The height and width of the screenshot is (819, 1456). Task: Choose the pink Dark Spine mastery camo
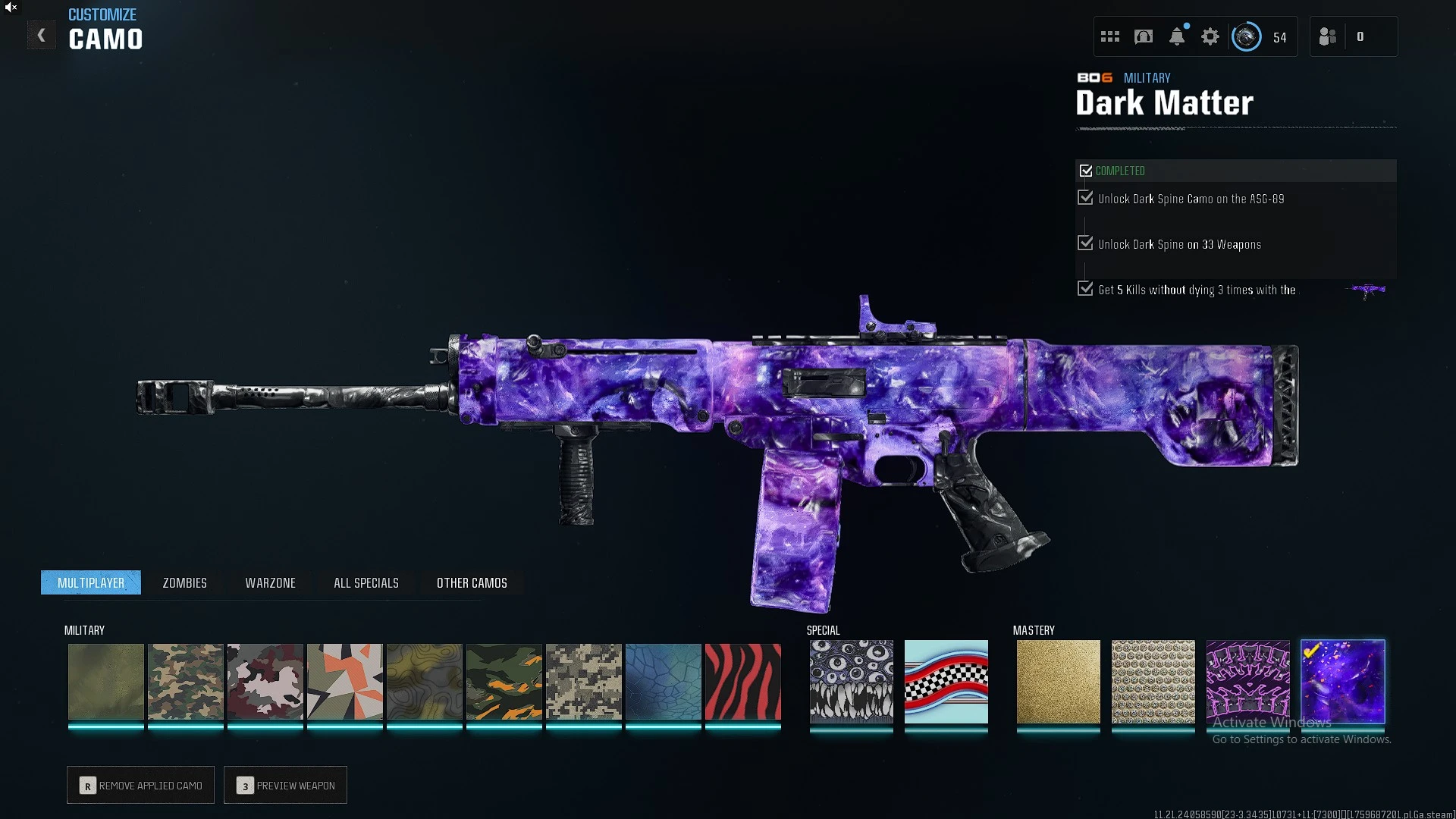pos(1247,681)
